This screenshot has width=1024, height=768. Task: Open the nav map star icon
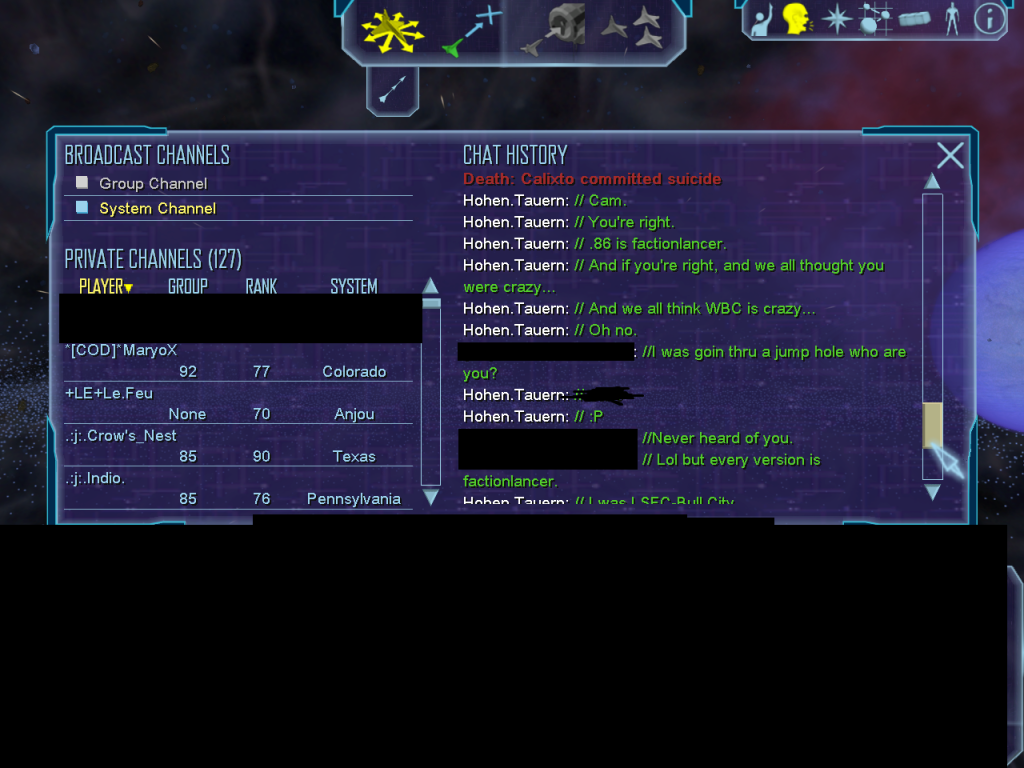click(x=836, y=19)
